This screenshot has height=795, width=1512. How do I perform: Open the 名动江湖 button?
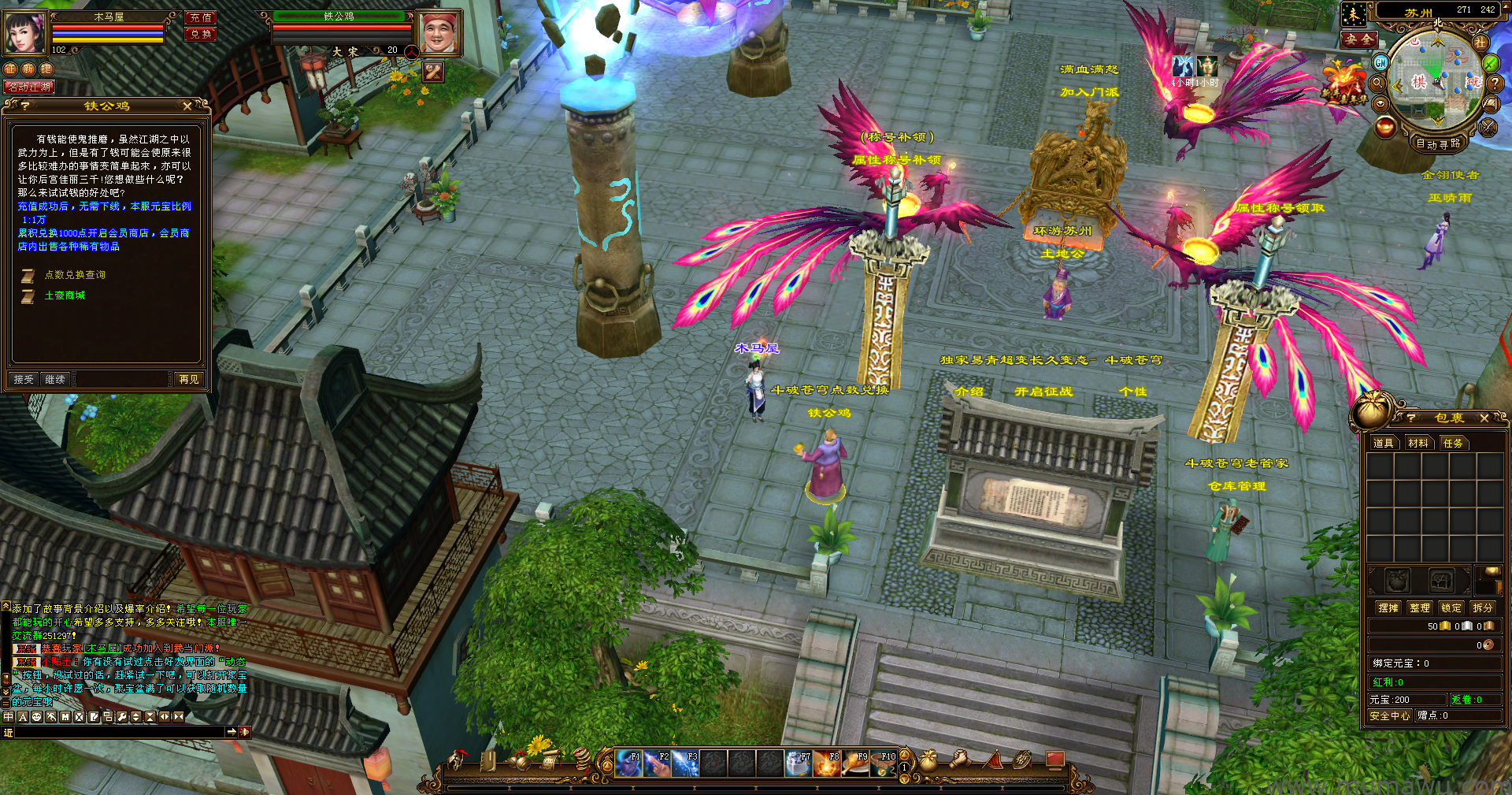pyautogui.click(x=29, y=87)
